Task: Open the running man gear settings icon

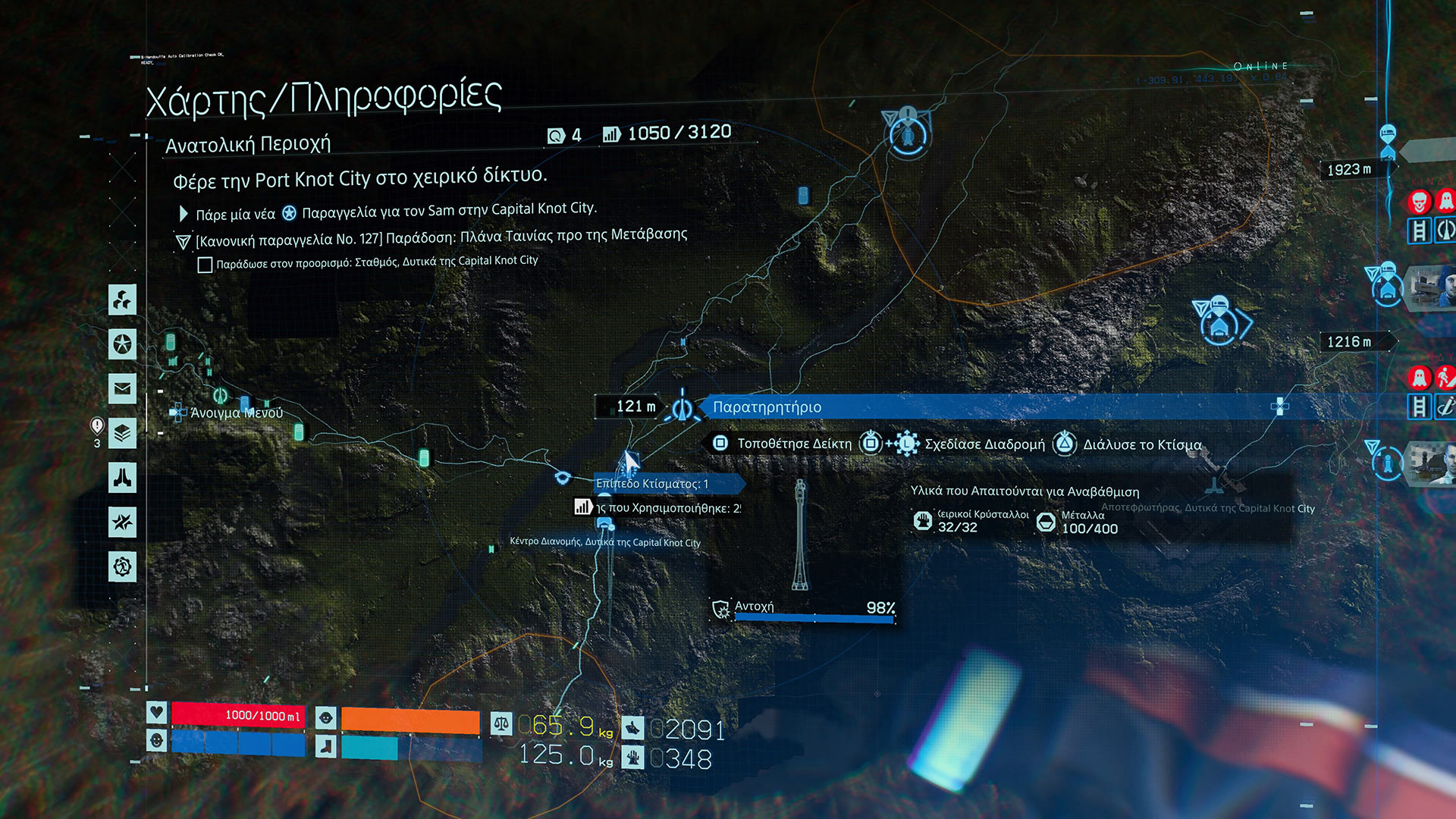Action: 122,566
